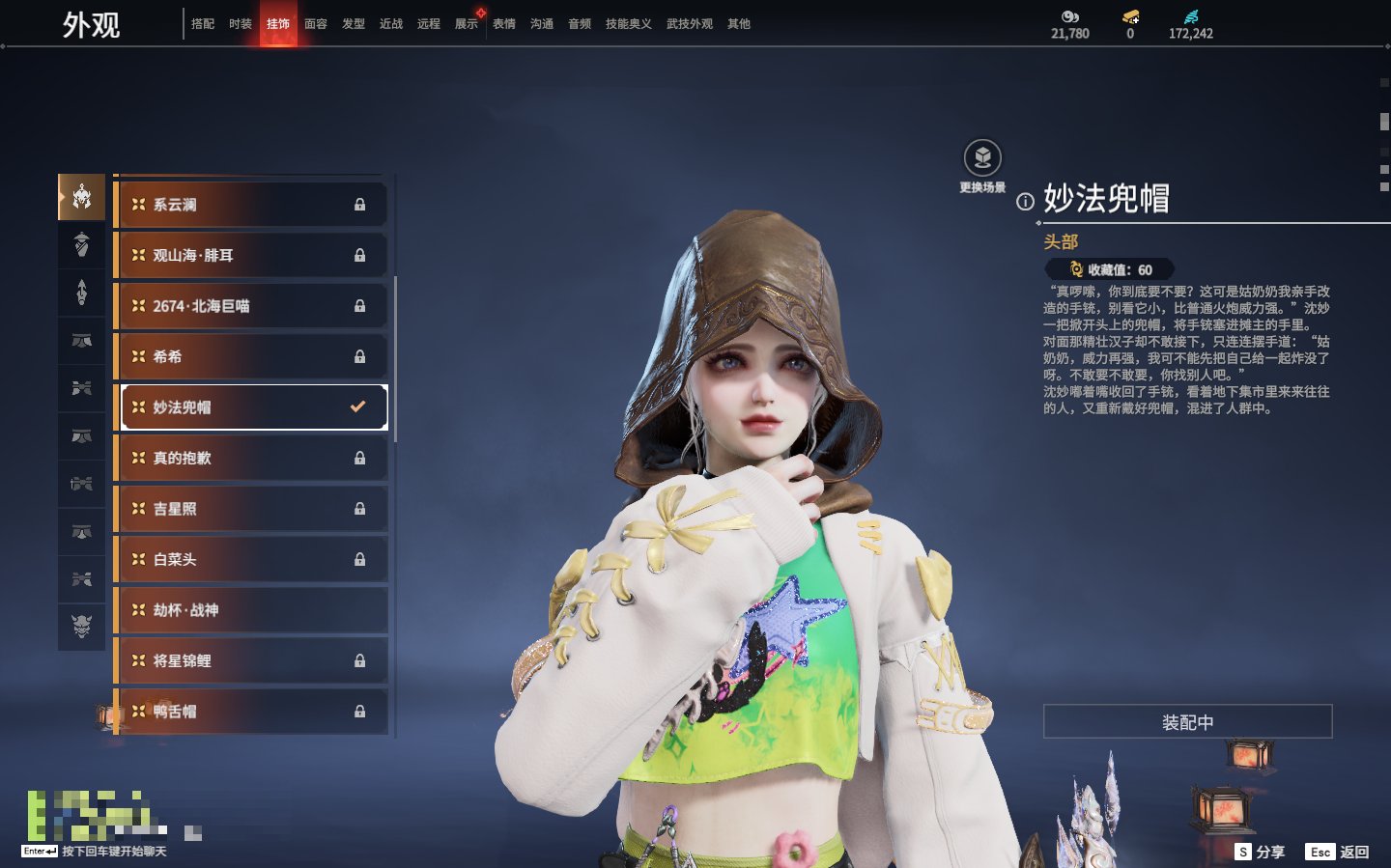Screen dimensions: 1391x868
Task: Pick the 劫杯·战神 accessory
Action: (251, 610)
